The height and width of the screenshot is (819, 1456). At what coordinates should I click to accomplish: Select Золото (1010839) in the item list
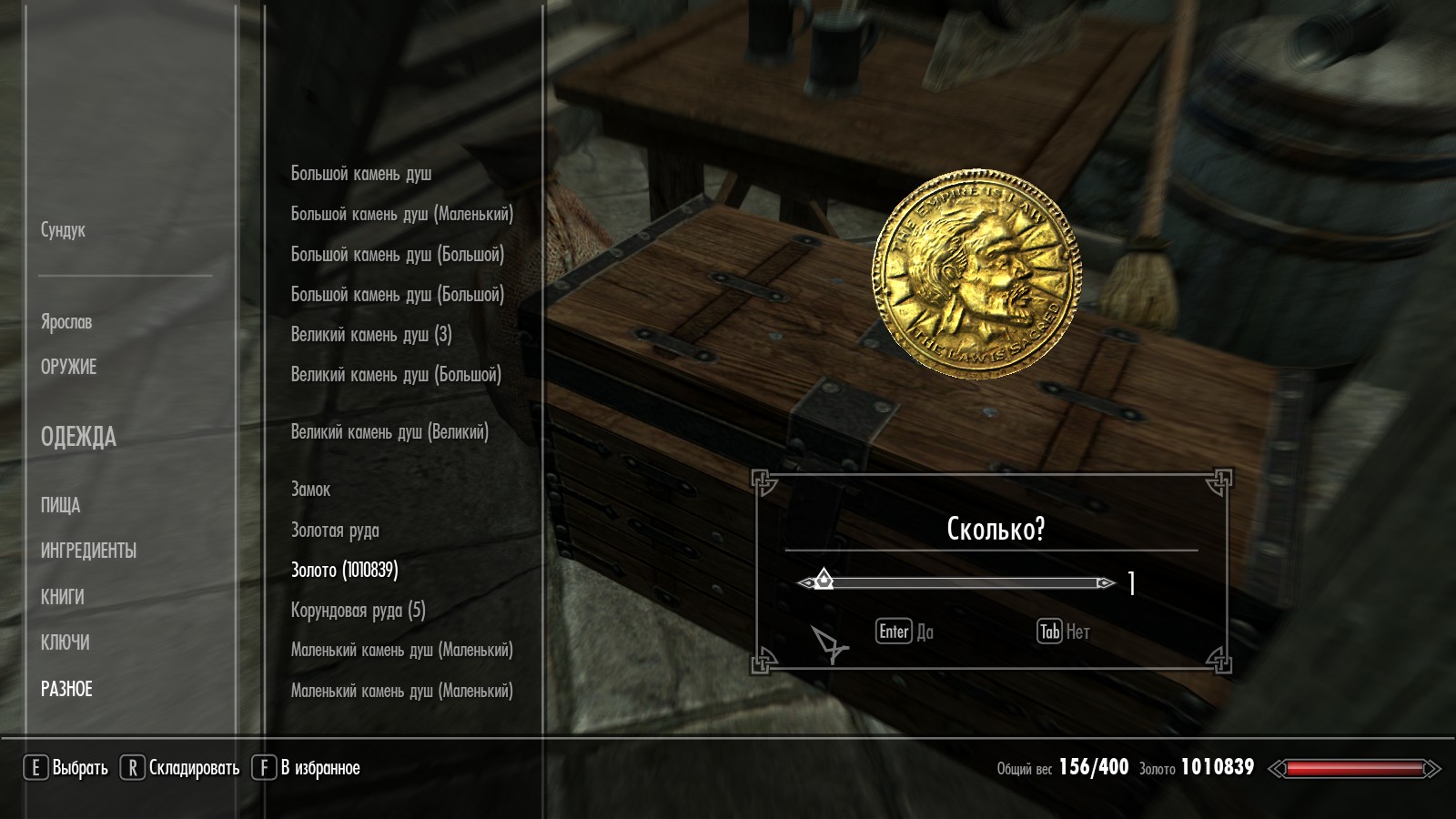pos(344,571)
